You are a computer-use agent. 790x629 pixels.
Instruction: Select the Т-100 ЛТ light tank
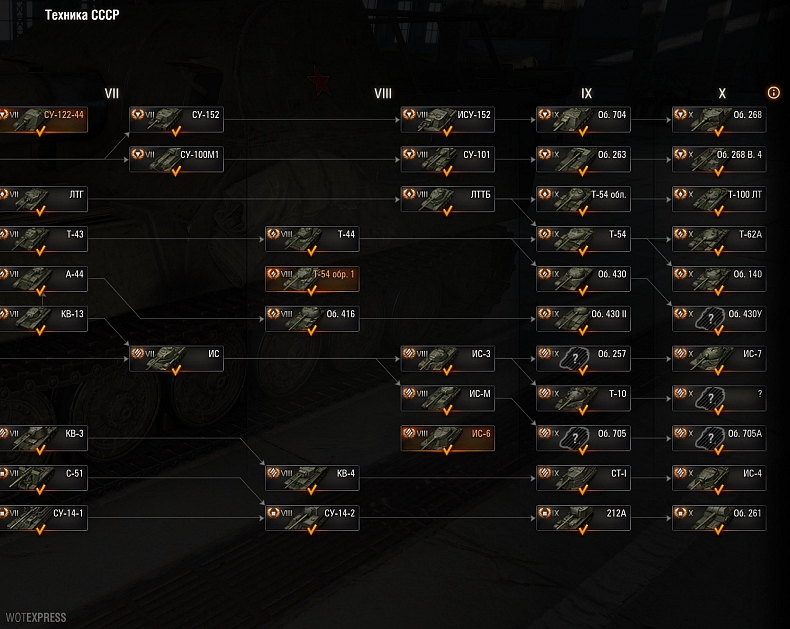click(x=719, y=199)
